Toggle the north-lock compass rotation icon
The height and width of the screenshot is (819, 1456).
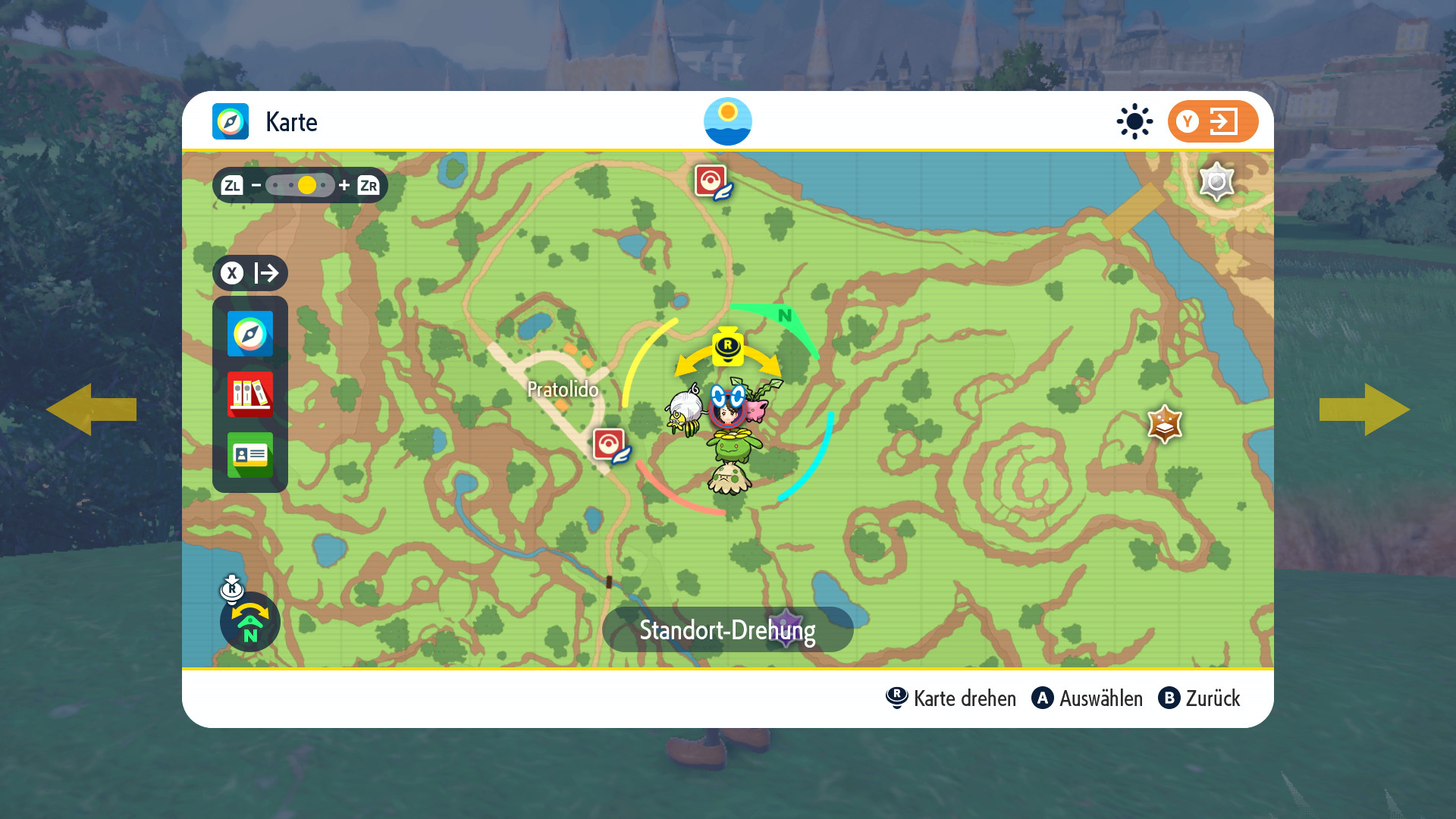tap(250, 622)
